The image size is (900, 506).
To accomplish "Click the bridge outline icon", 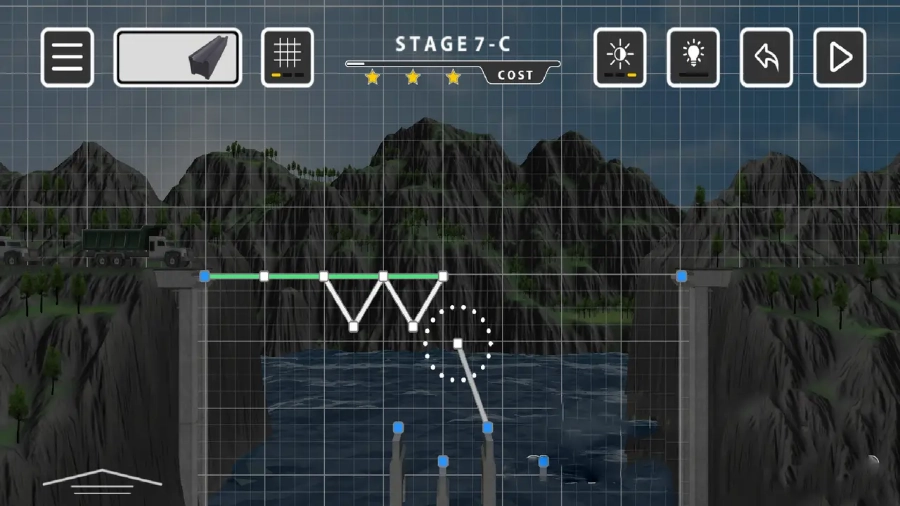I will (101, 481).
